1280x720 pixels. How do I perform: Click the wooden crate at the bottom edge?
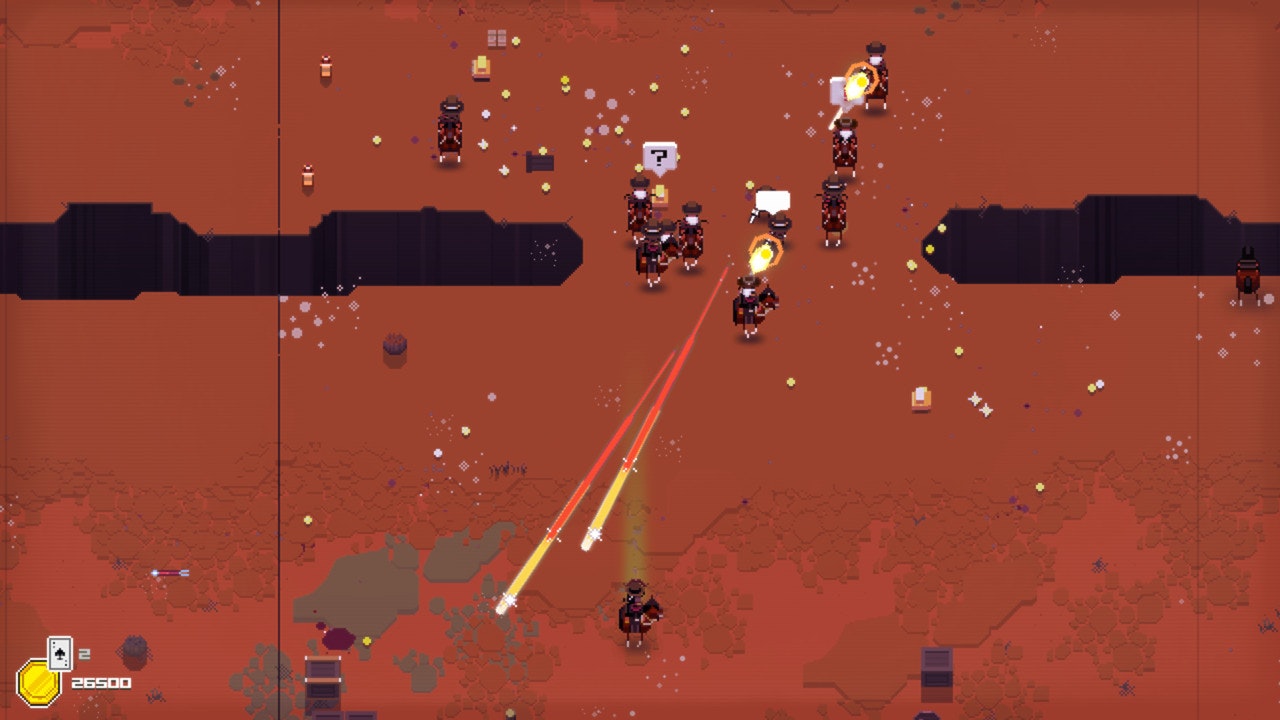(x=321, y=686)
